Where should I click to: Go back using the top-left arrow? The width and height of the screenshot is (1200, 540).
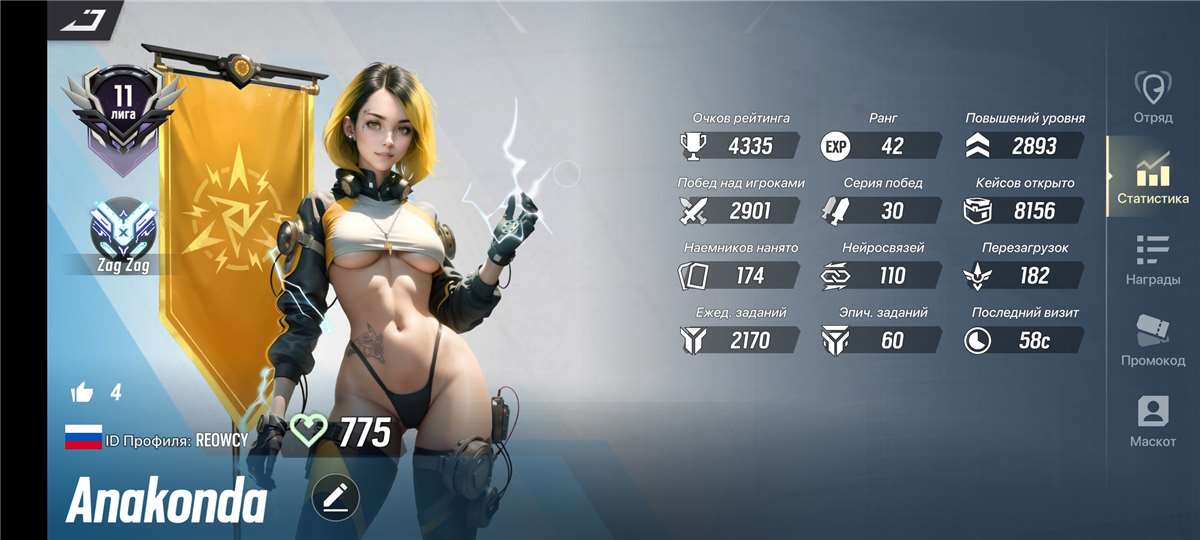83,19
